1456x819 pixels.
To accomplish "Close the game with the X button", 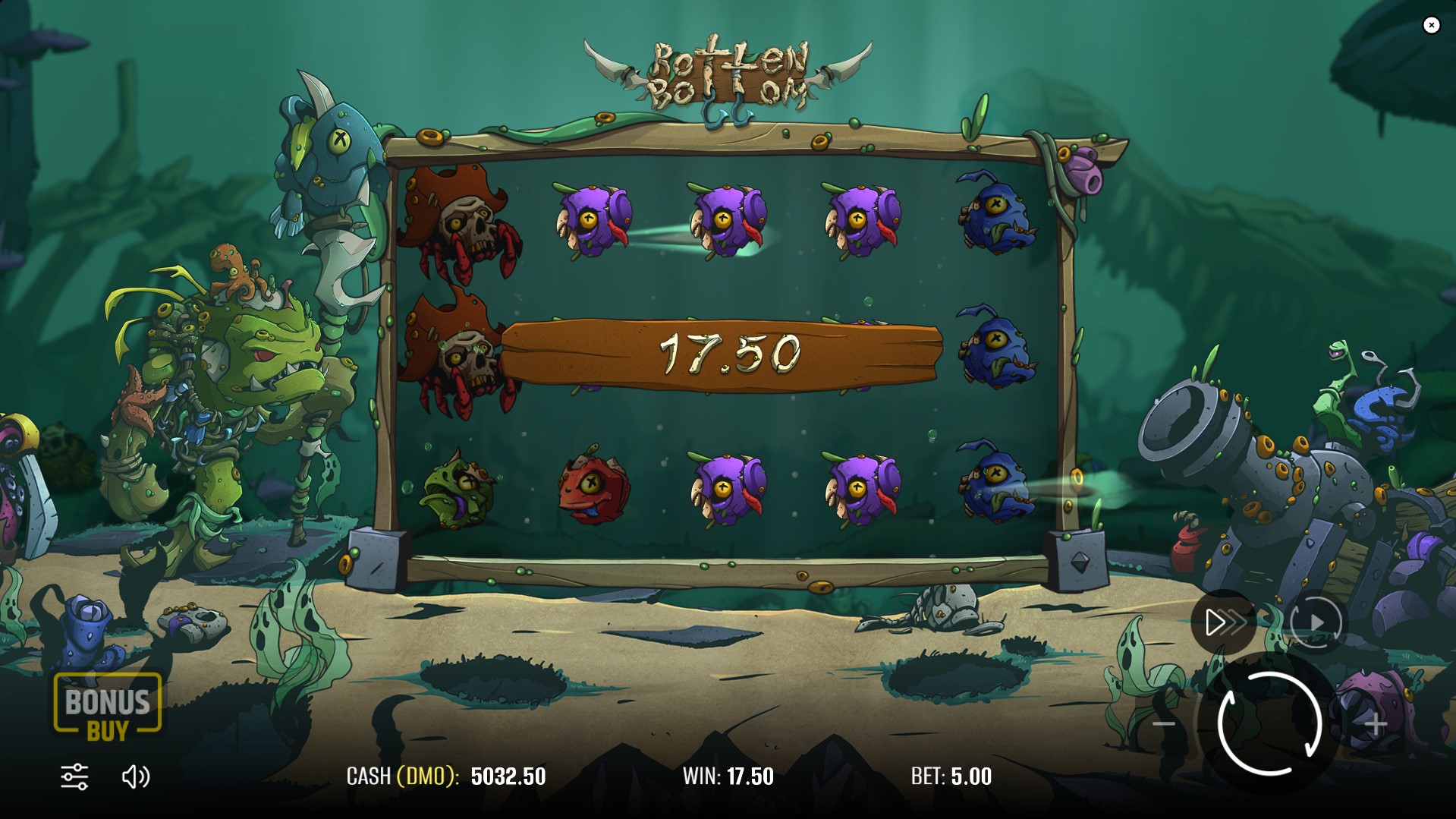I will (x=1431, y=25).
